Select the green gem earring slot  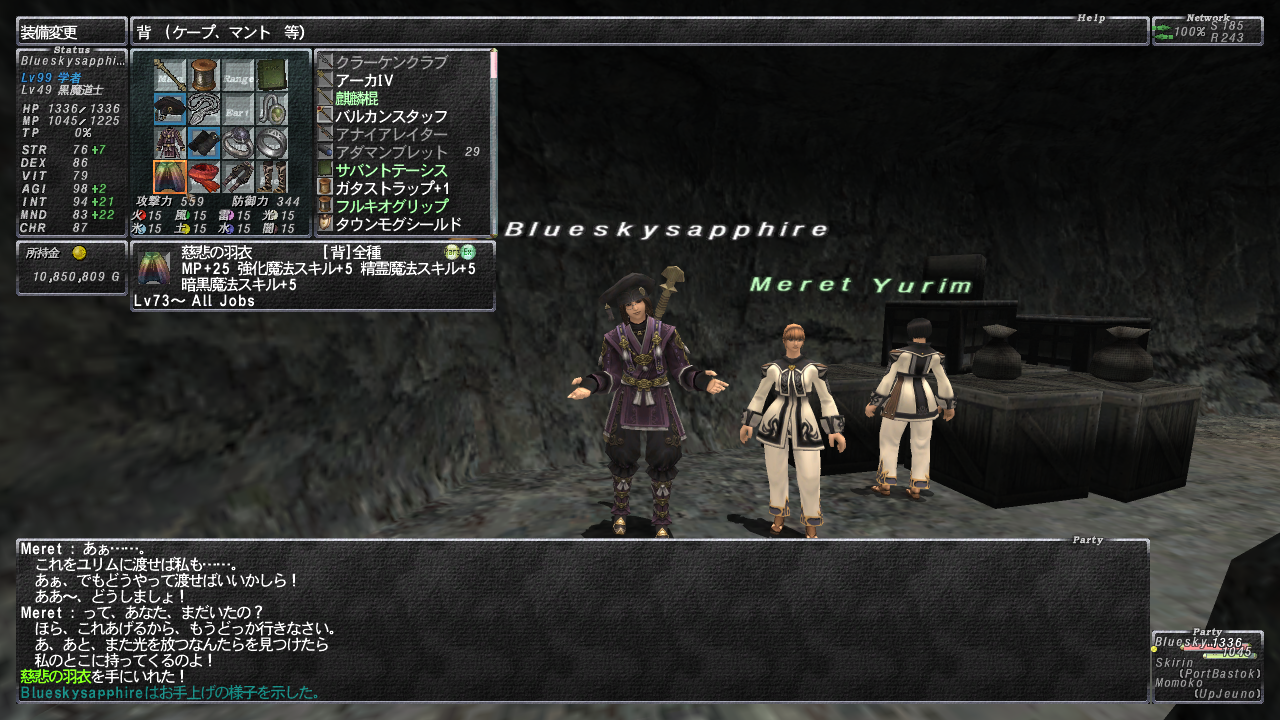click(x=271, y=109)
